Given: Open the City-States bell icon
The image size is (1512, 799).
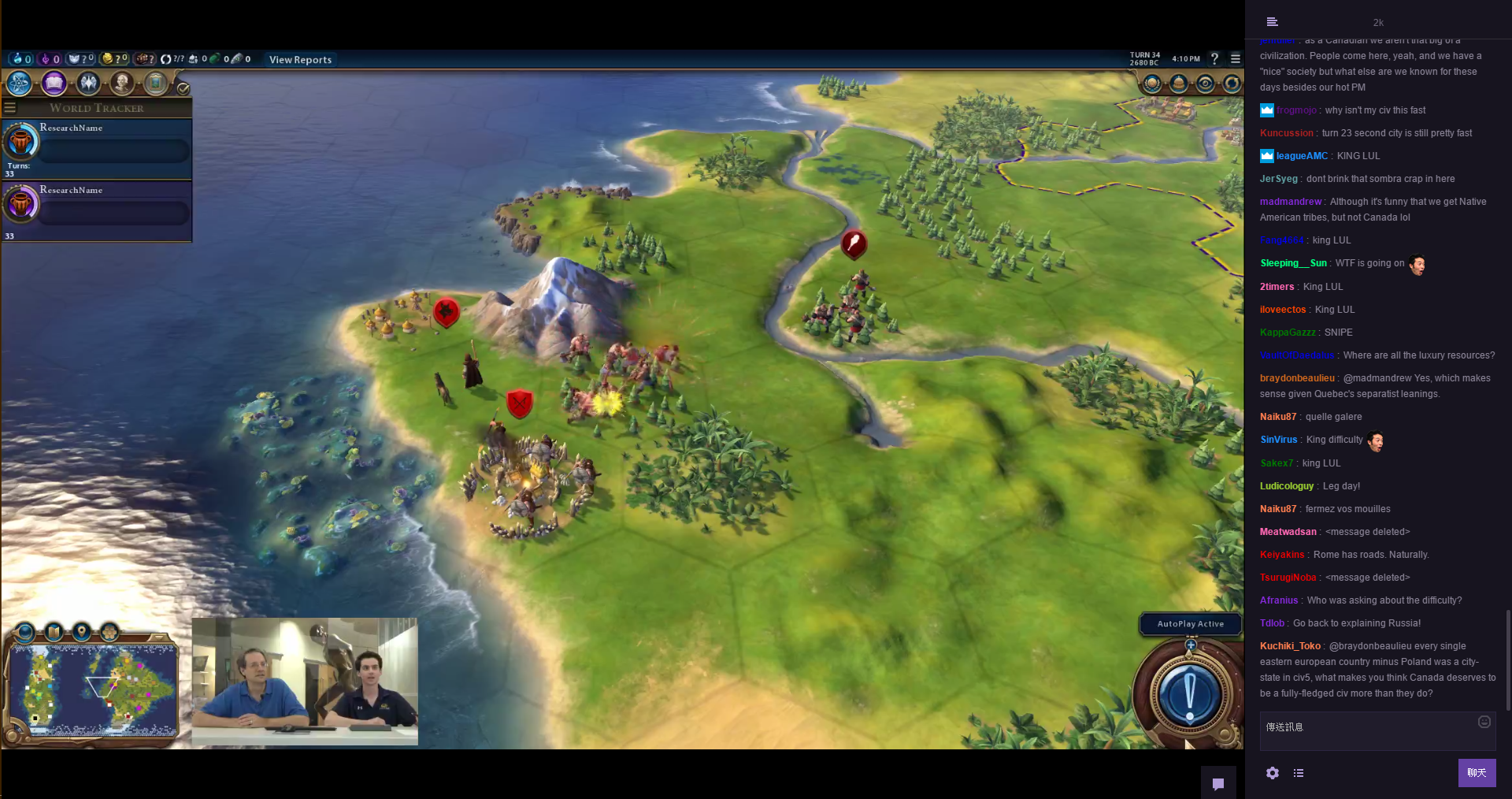Looking at the screenshot, I should pyautogui.click(x=1179, y=84).
